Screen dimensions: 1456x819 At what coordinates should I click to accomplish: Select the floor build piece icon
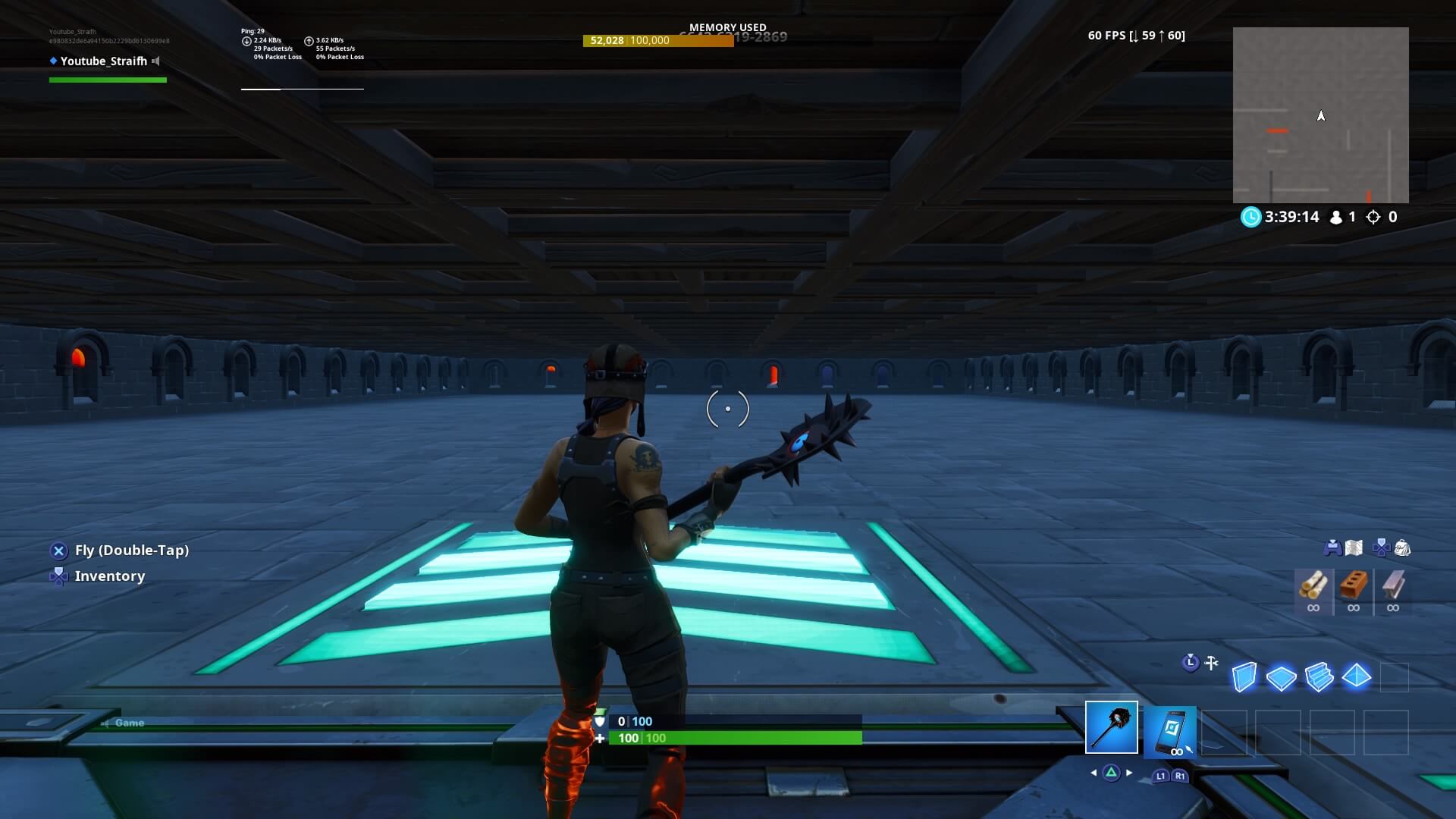coord(1281,677)
